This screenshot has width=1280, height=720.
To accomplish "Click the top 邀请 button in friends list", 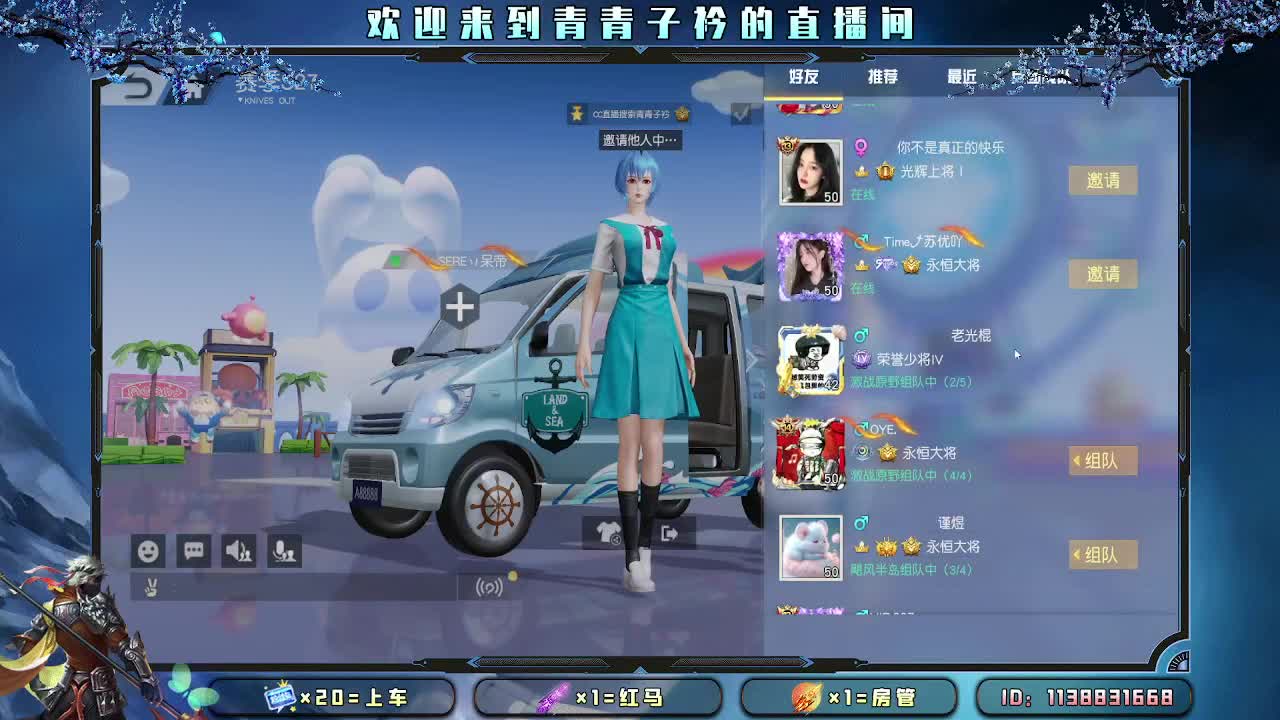I will click(x=1103, y=181).
